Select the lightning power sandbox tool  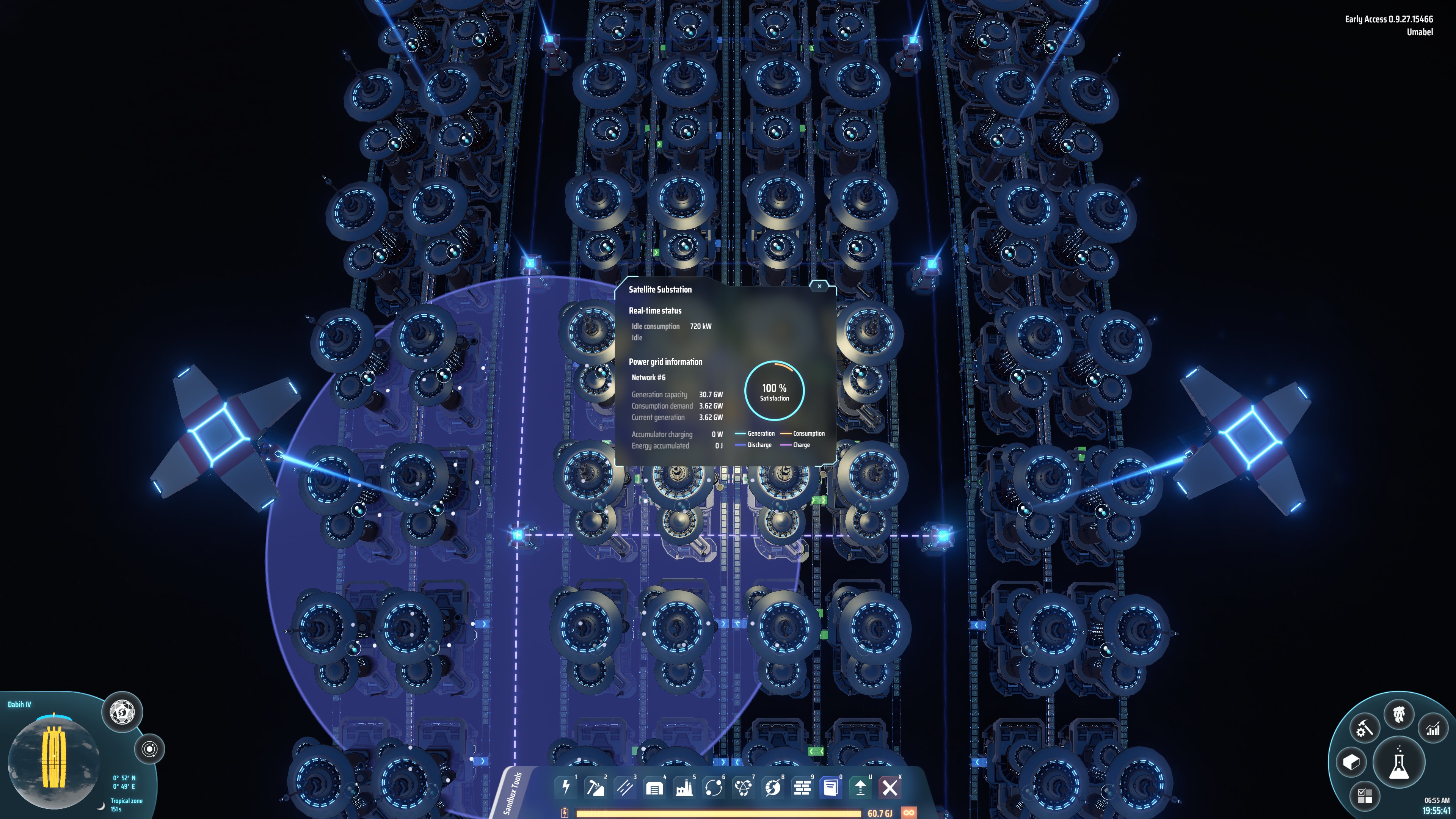pos(566,788)
